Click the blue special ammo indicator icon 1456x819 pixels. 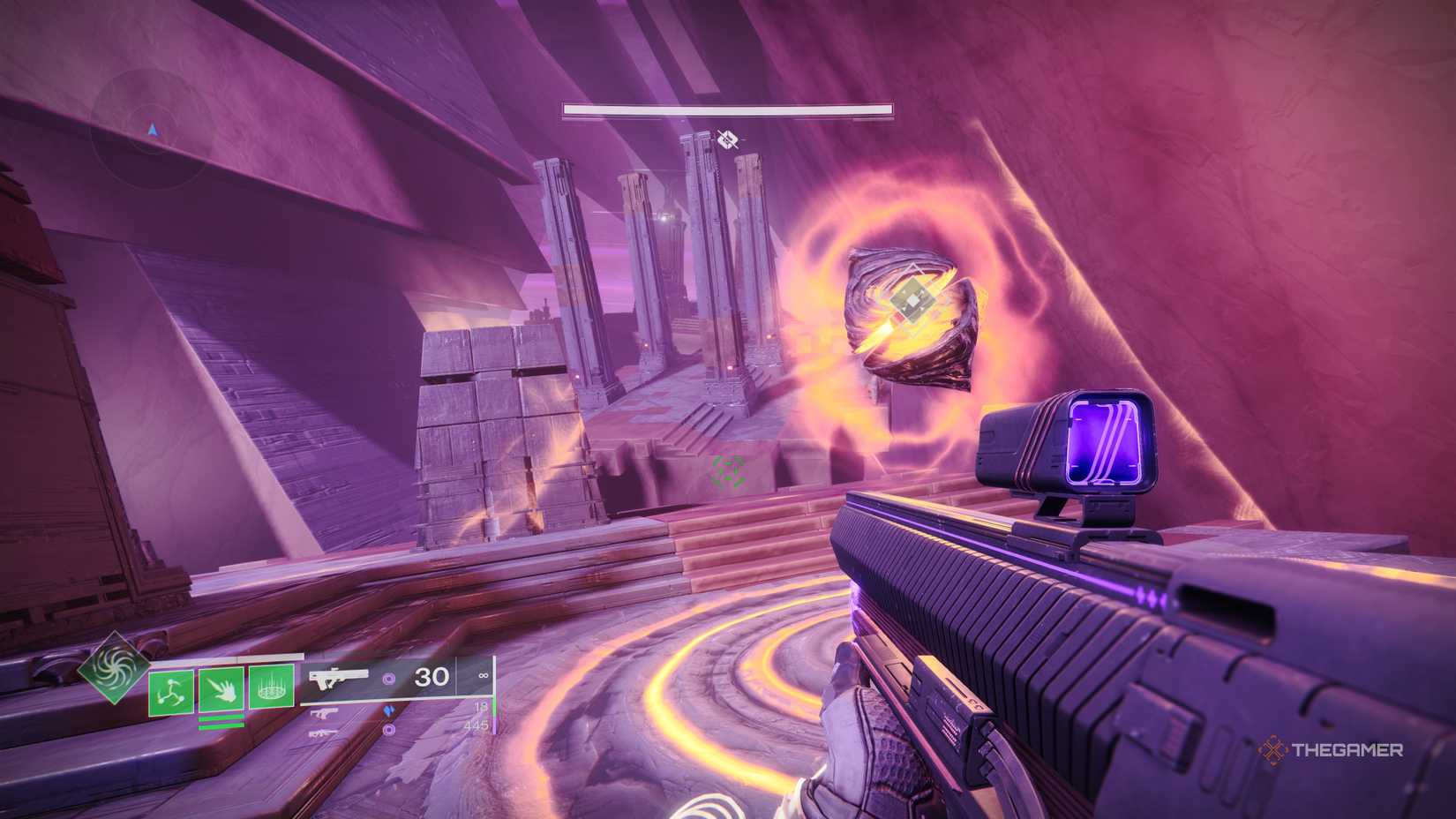pos(390,710)
